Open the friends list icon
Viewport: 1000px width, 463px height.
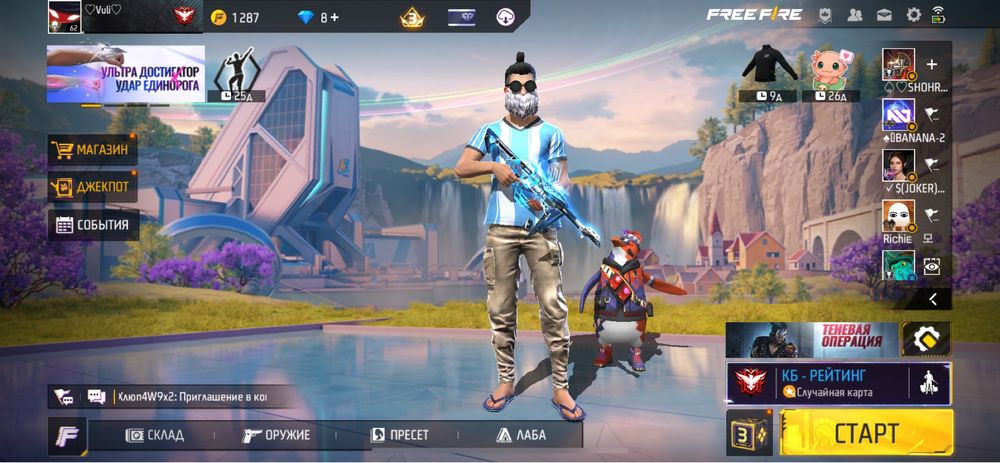click(855, 15)
